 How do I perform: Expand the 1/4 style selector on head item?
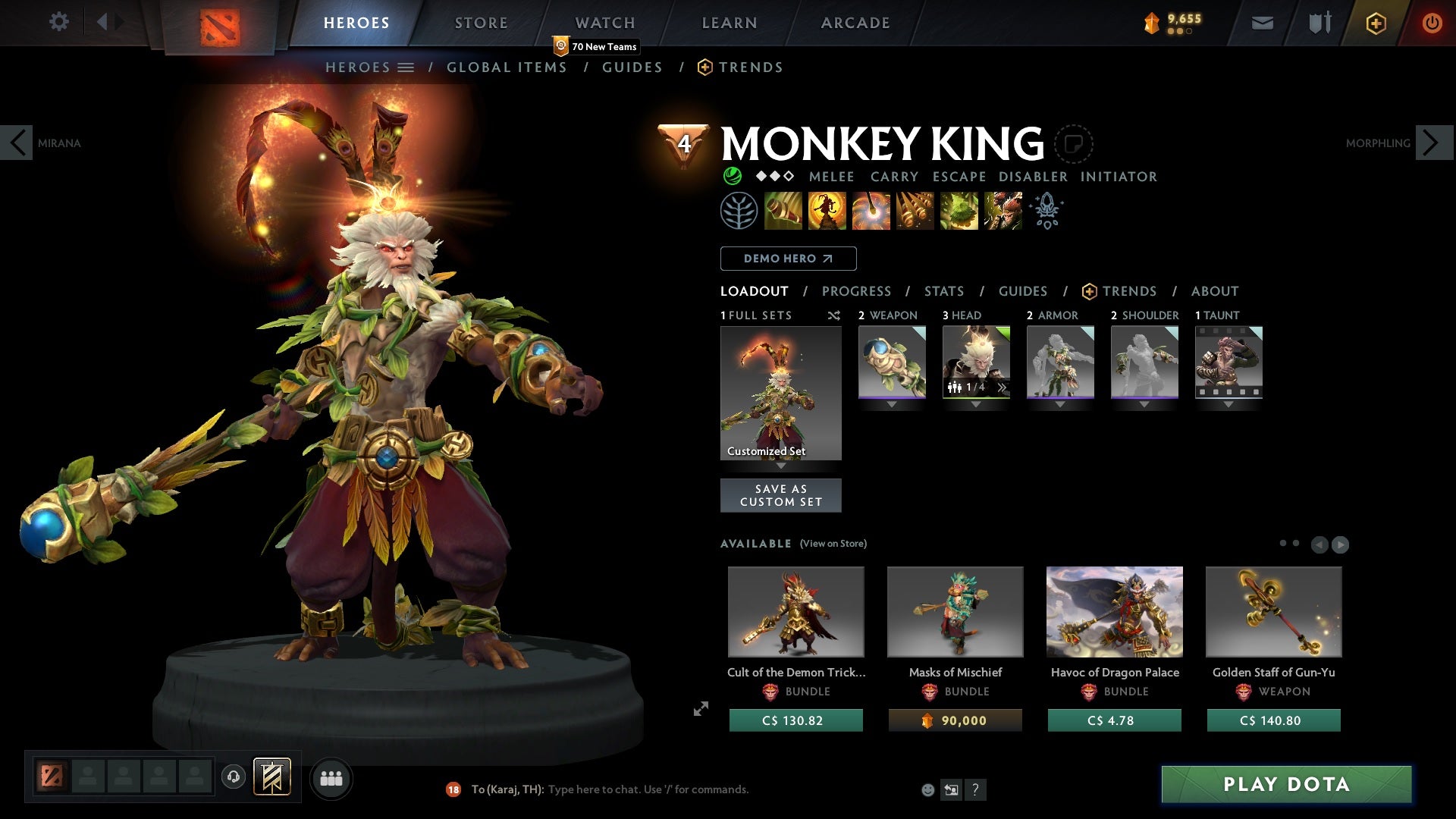[x=1003, y=387]
